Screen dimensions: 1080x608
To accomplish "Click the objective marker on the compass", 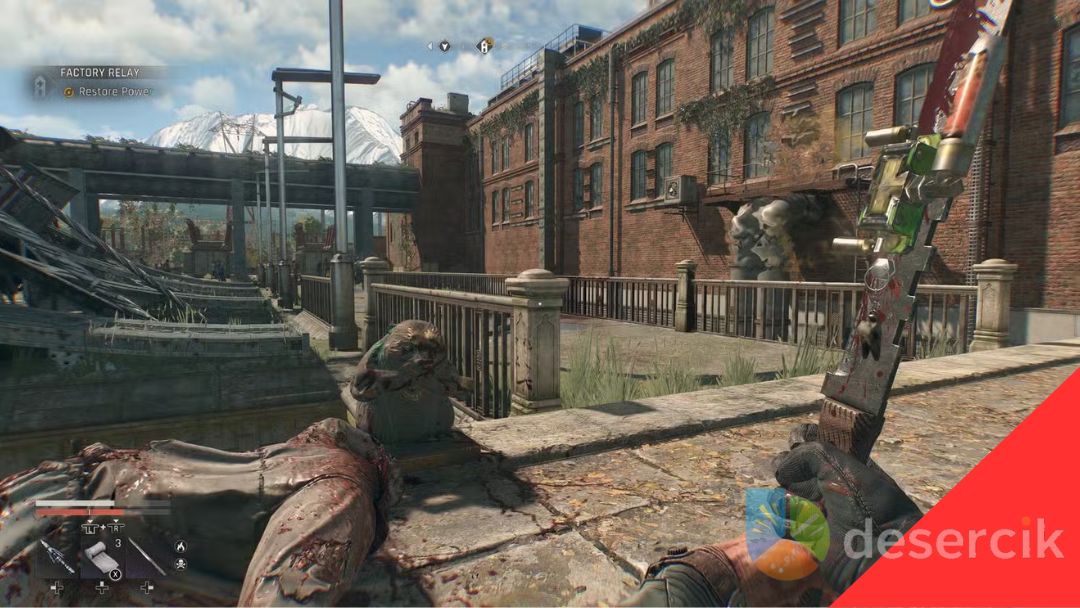I will click(x=484, y=45).
